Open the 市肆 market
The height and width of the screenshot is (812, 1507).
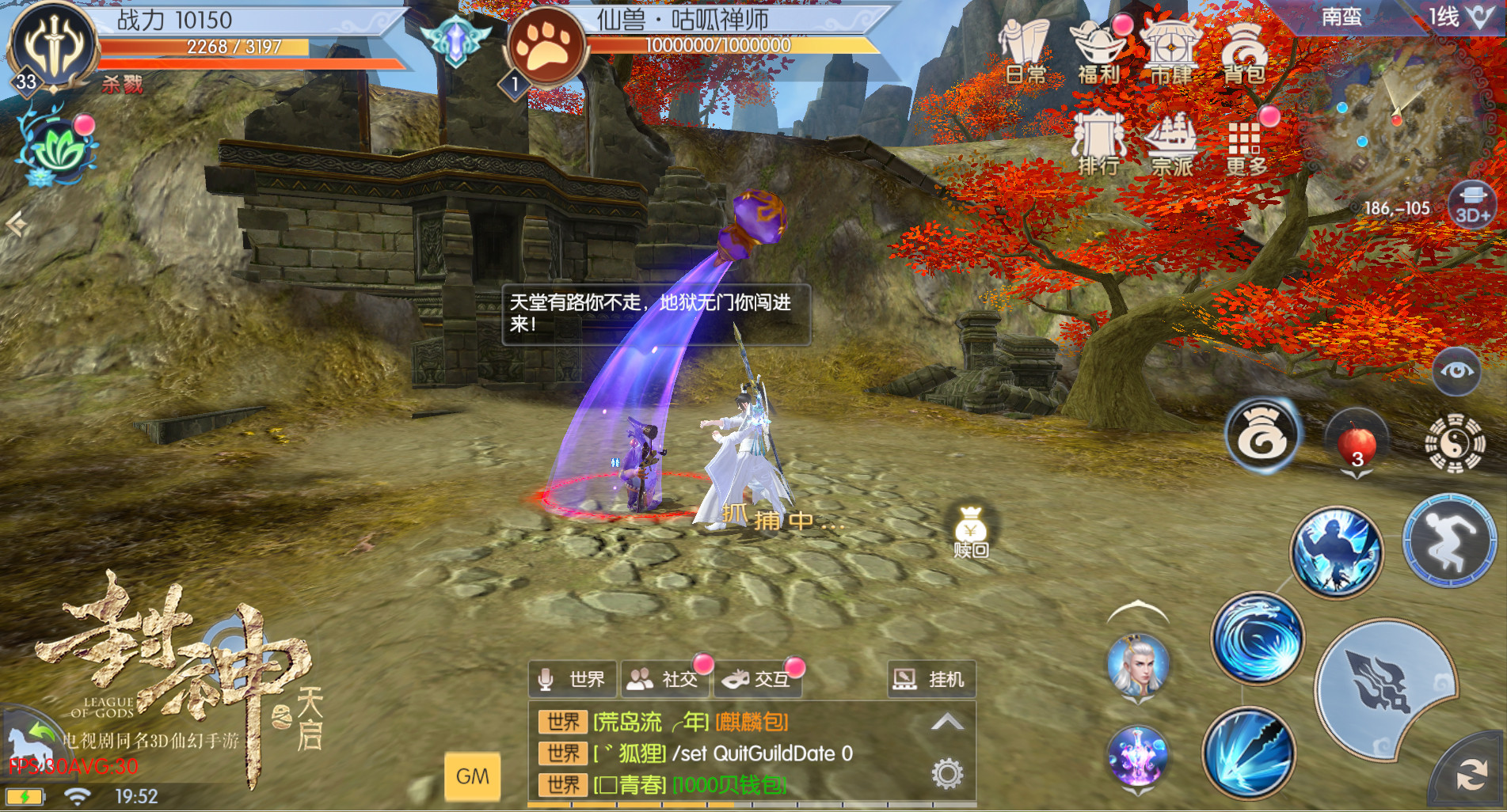pyautogui.click(x=1170, y=51)
